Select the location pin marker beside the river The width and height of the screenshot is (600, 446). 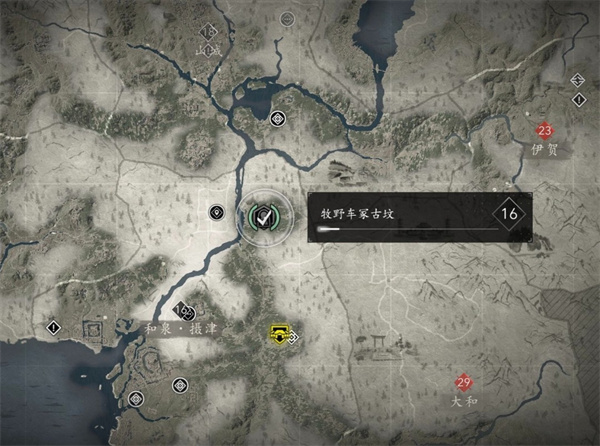tap(216, 212)
